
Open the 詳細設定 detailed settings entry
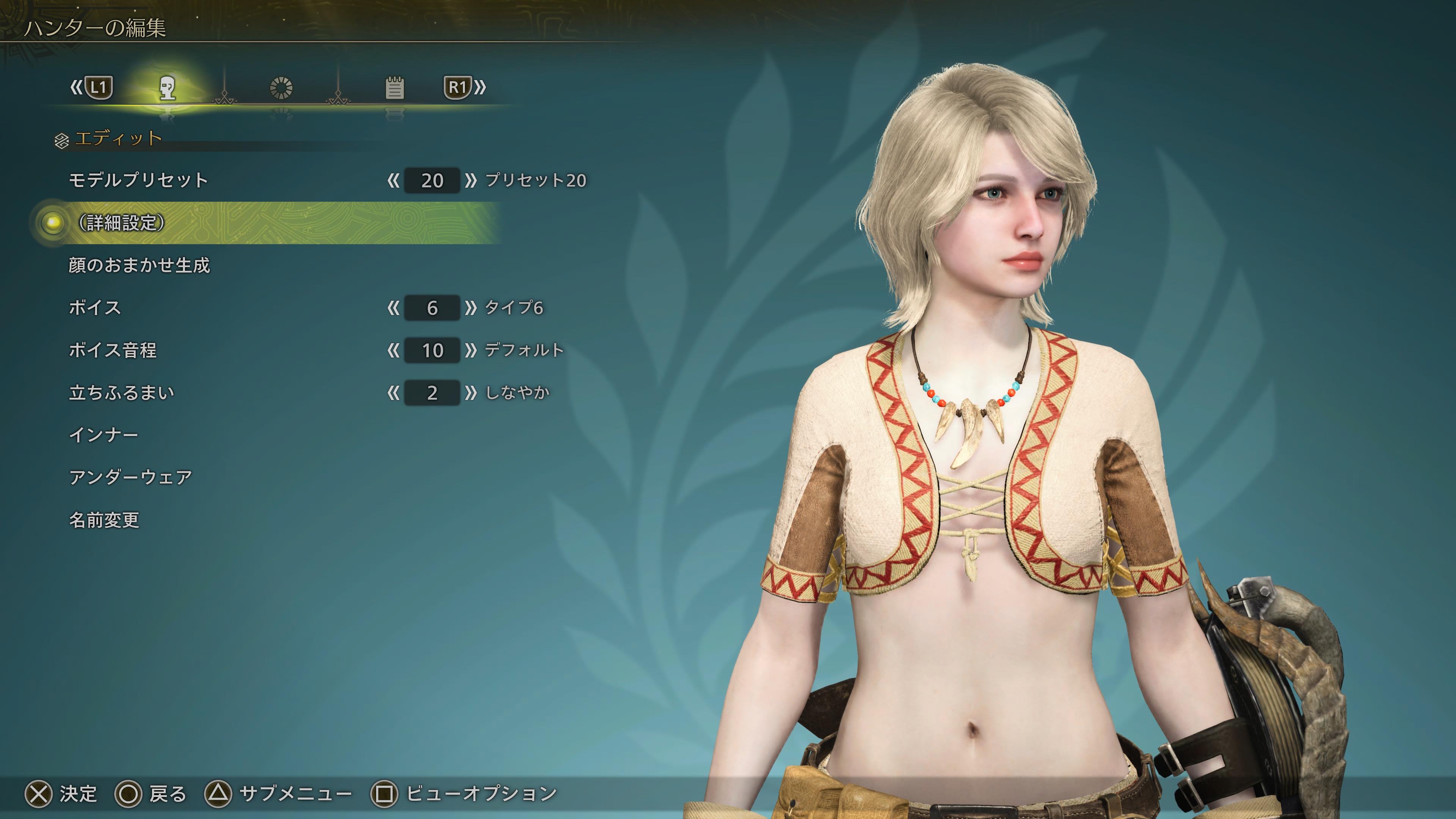click(122, 223)
